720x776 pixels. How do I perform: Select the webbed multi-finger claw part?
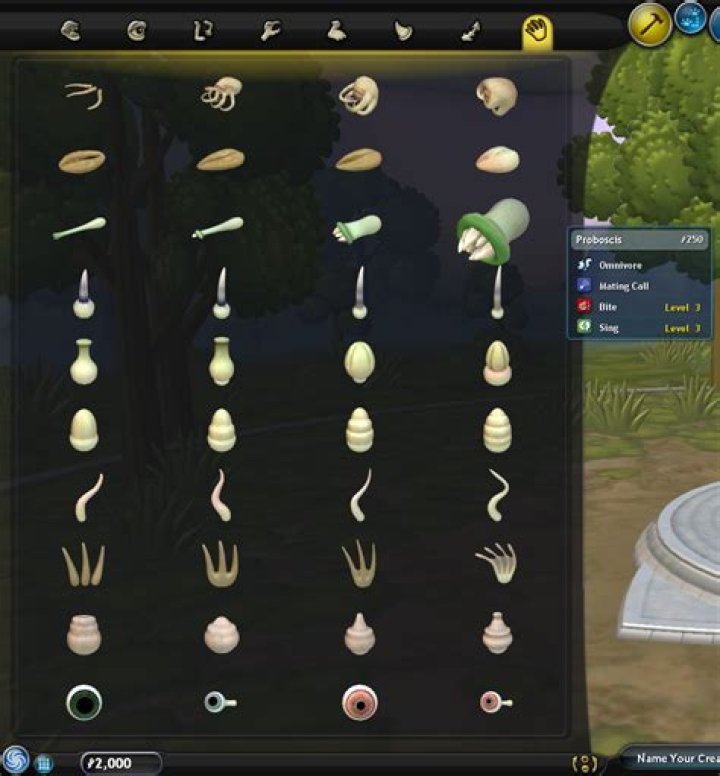(x=497, y=563)
